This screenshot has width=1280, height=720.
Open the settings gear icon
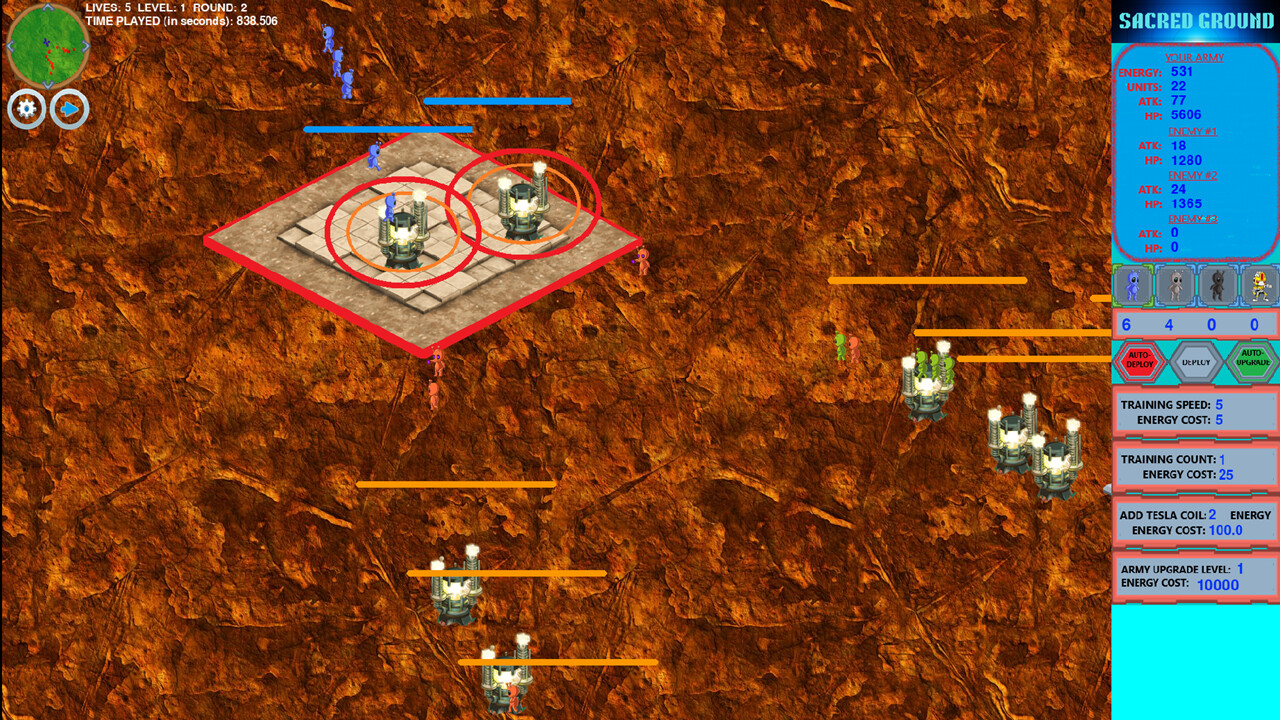[x=26, y=110]
